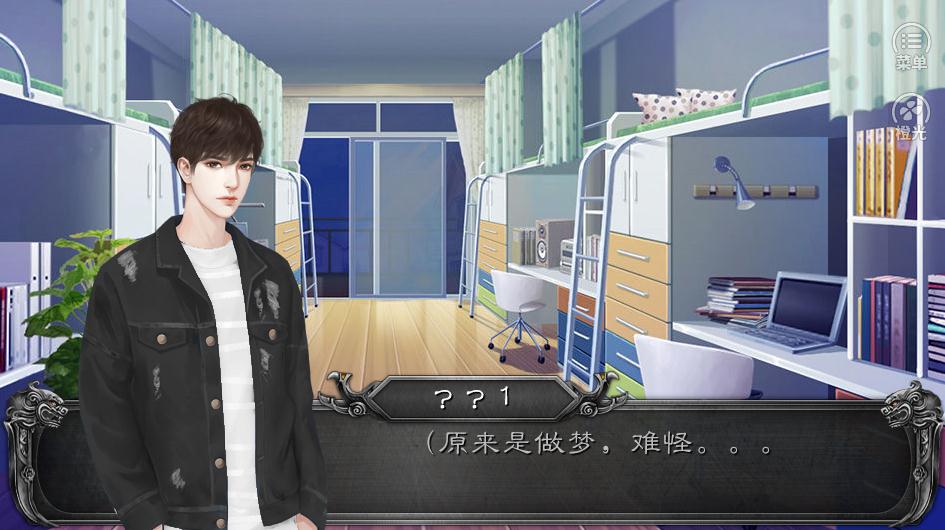Advance the dialogue by clicking the text box

(x=600, y=465)
